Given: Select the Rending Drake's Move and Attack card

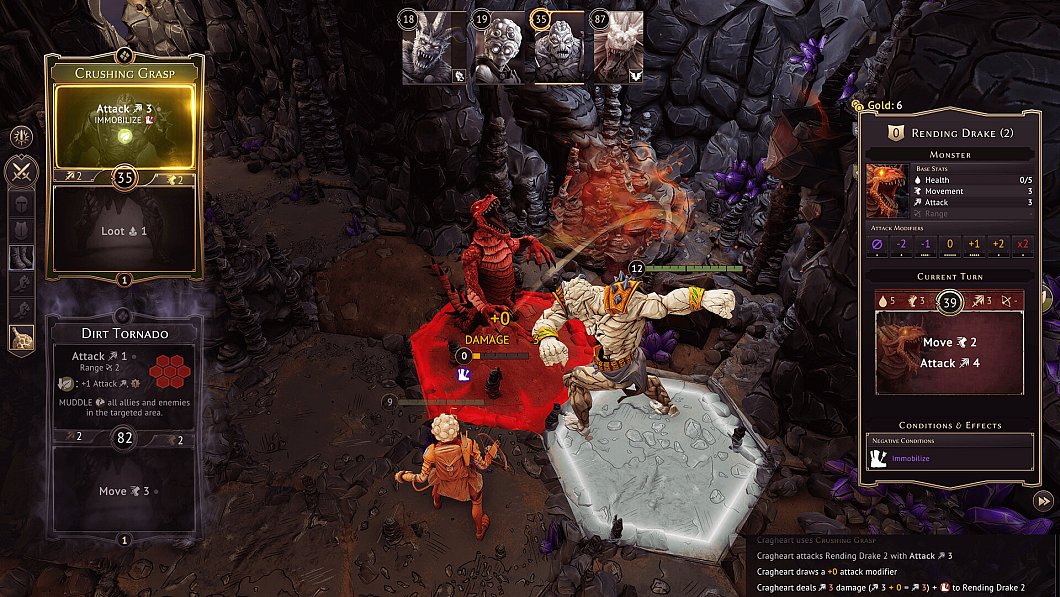Looking at the screenshot, I should 949,353.
